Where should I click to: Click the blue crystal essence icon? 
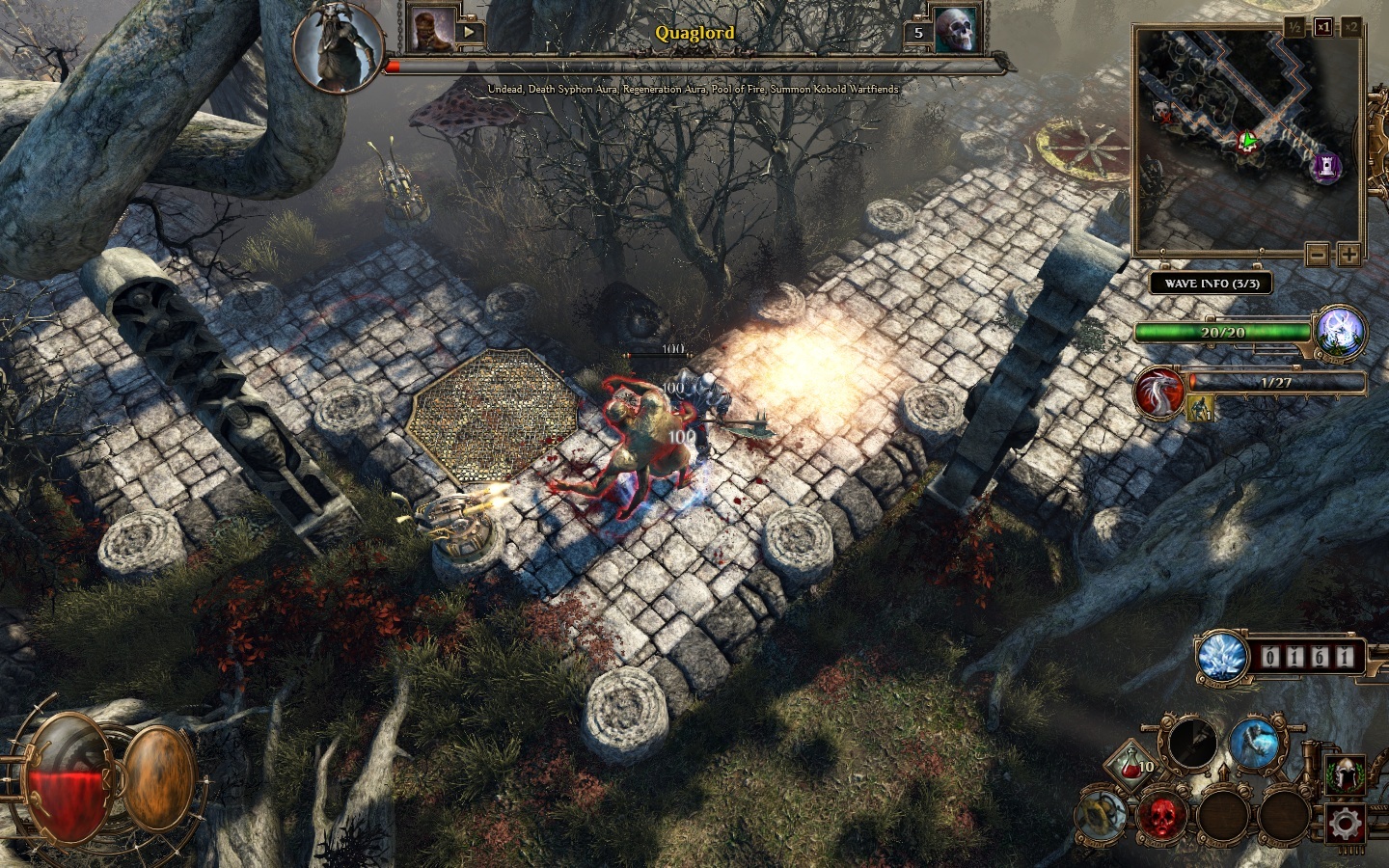pos(1223,658)
